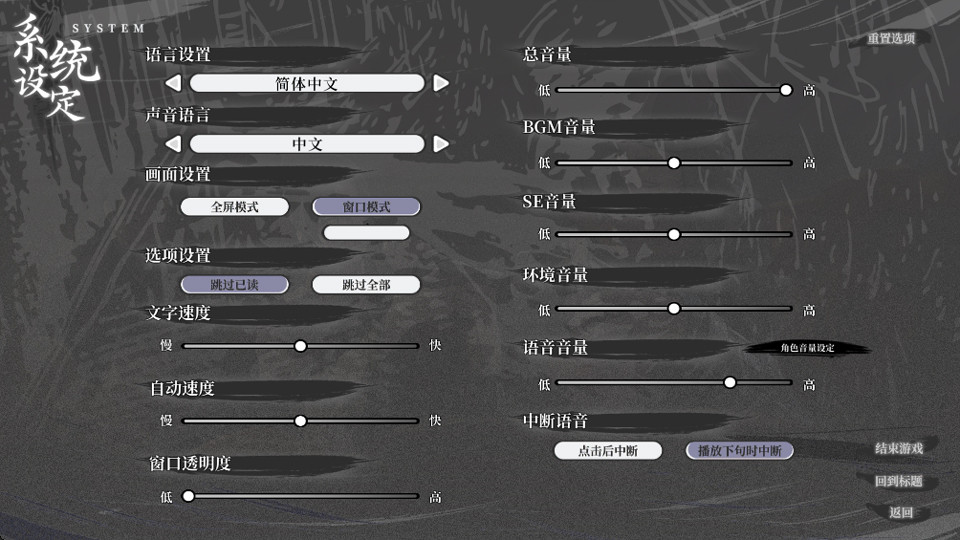Click 返回 to go back

[x=901, y=513]
